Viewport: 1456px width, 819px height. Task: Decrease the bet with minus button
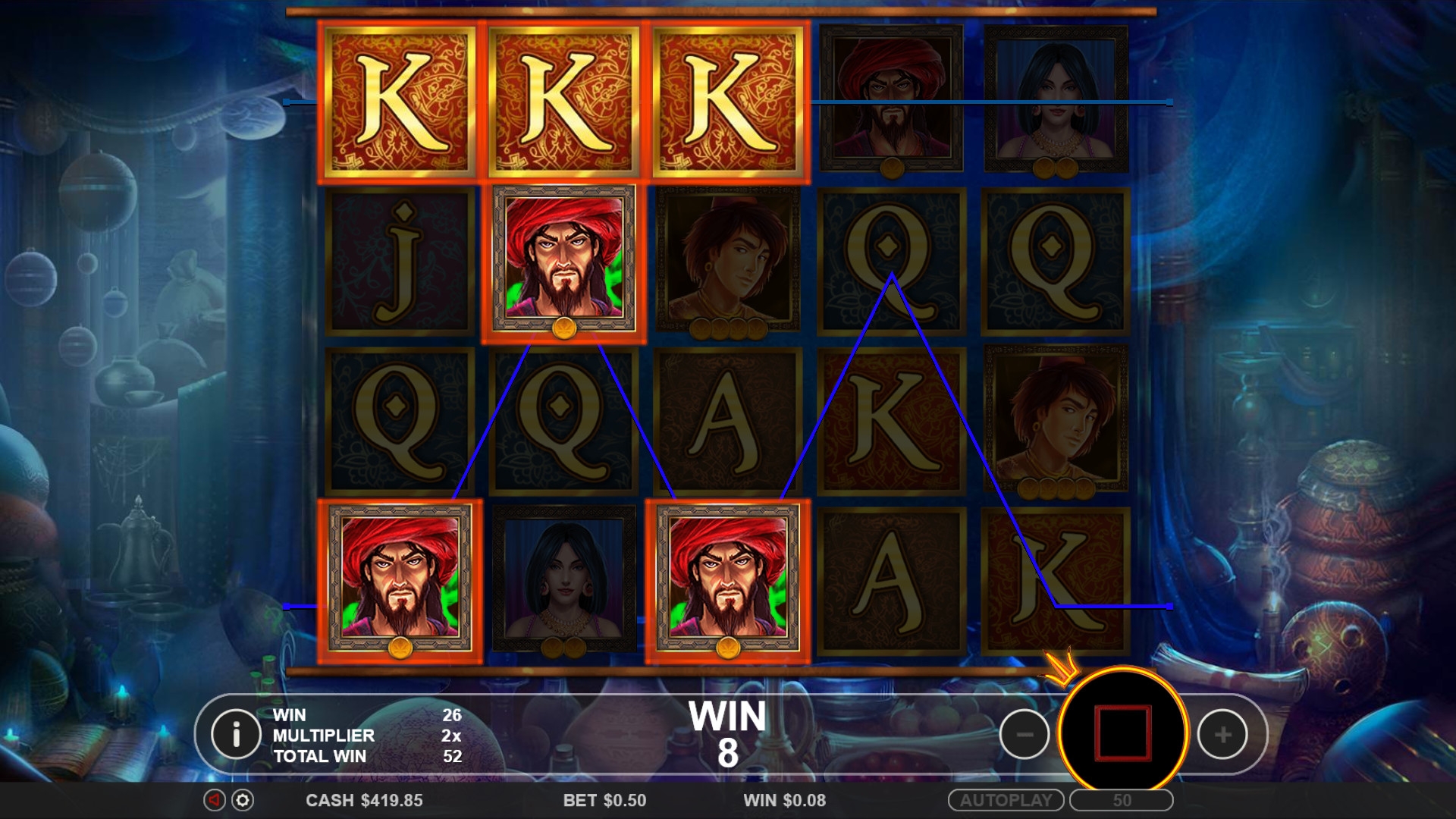tap(1024, 734)
